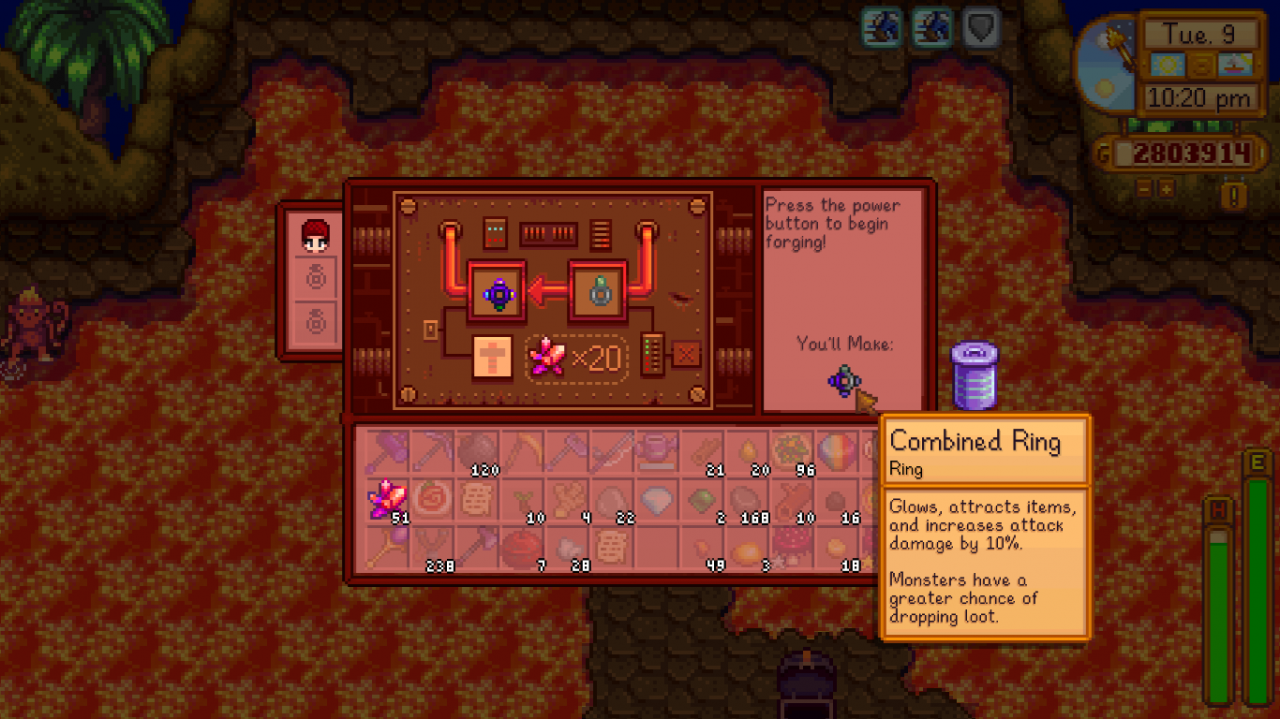
Task: Choose the watering can in inventory
Action: pyautogui.click(x=656, y=452)
